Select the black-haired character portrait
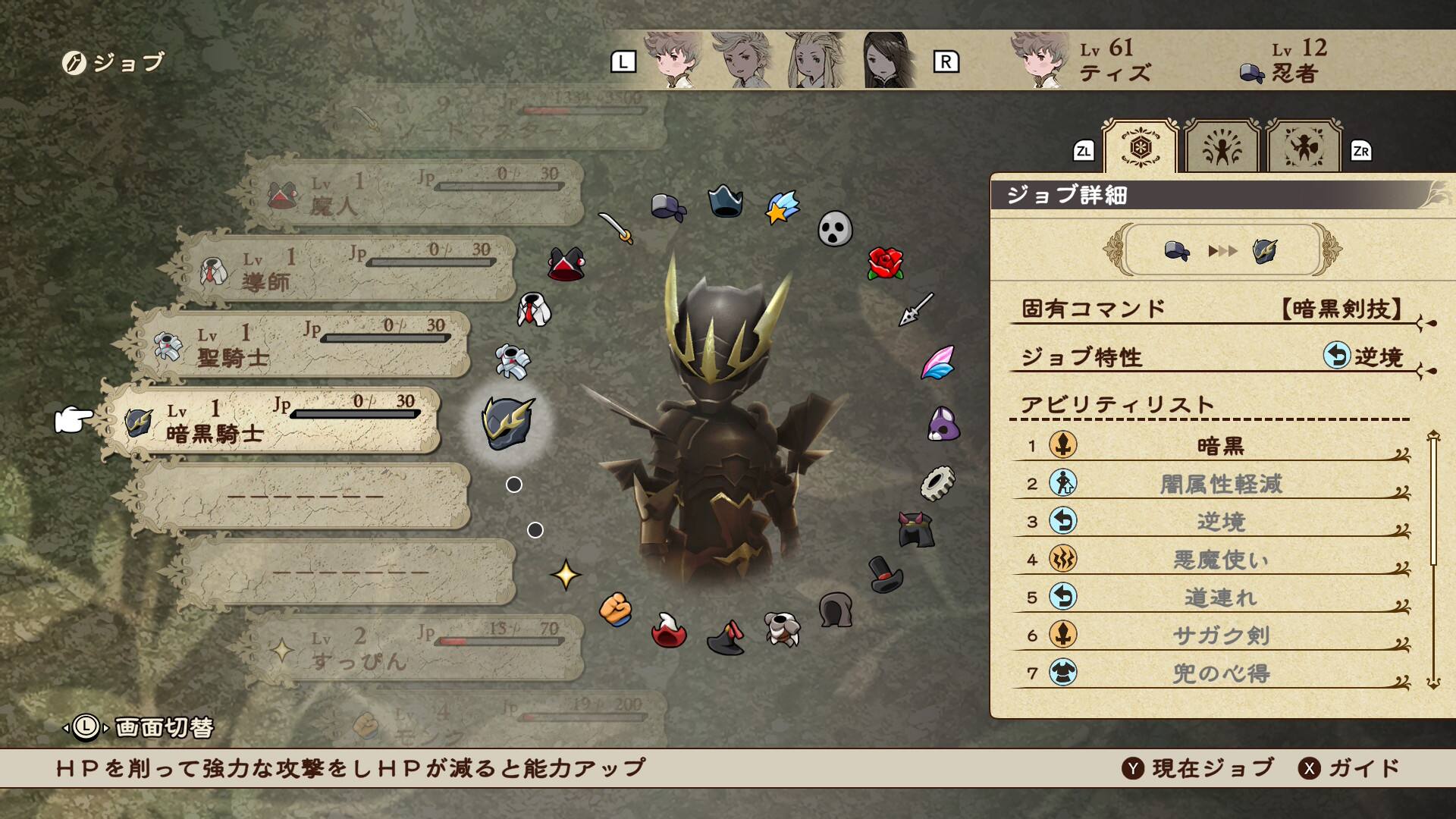The height and width of the screenshot is (819, 1456). [889, 61]
